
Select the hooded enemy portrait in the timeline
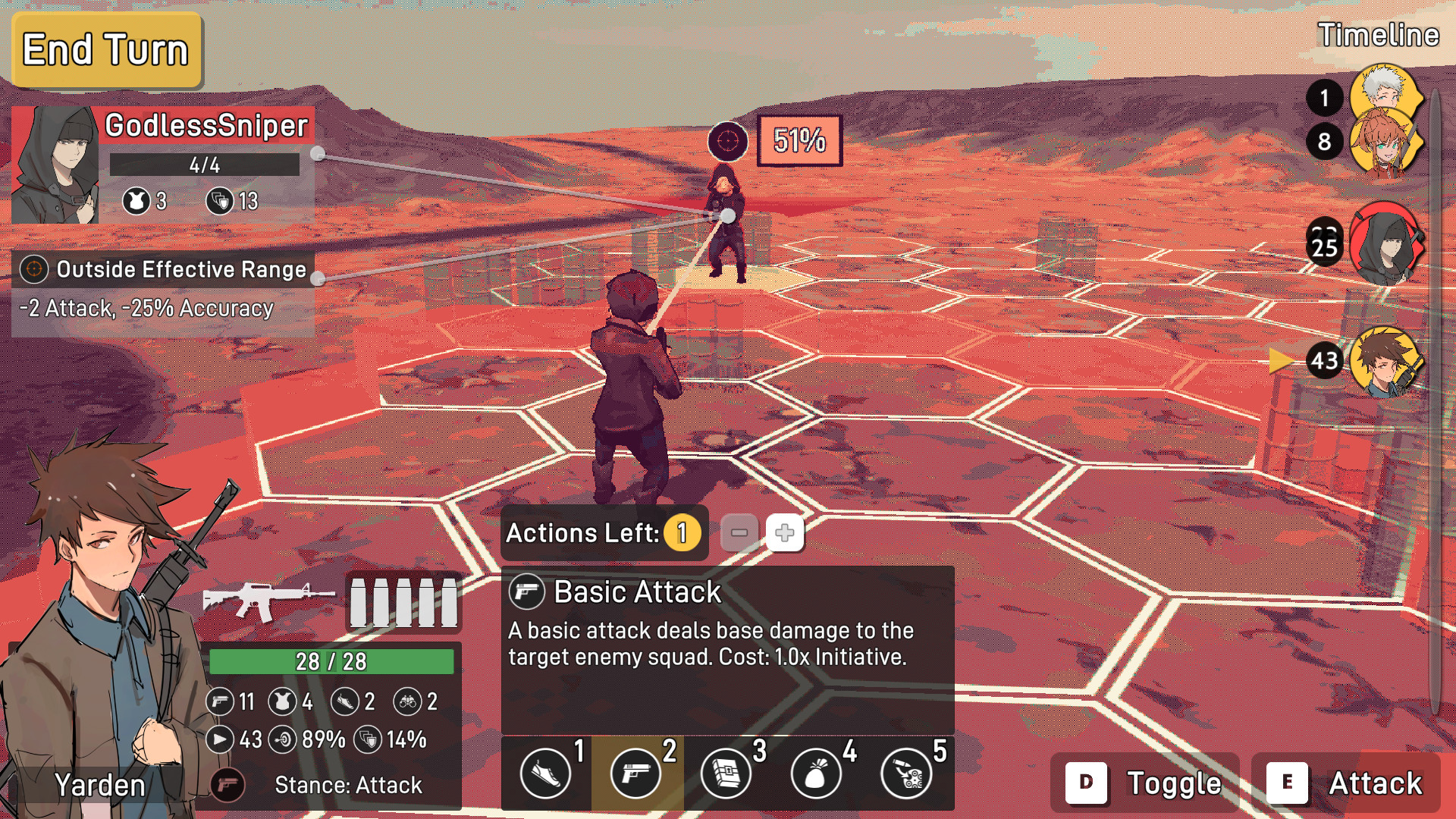click(x=1385, y=244)
